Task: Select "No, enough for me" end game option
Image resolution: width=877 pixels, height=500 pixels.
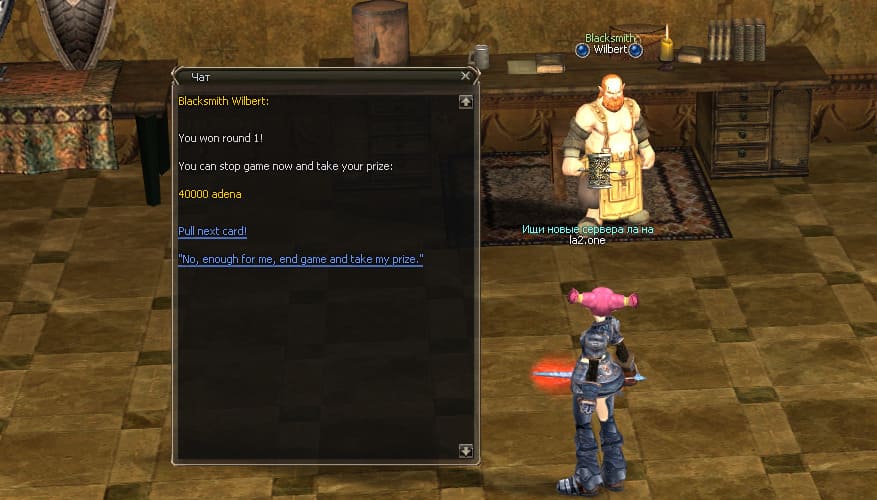Action: pyautogui.click(x=300, y=259)
